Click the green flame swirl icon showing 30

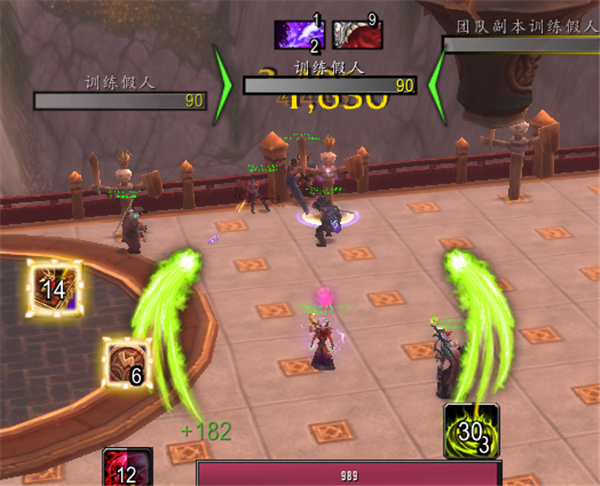click(473, 431)
